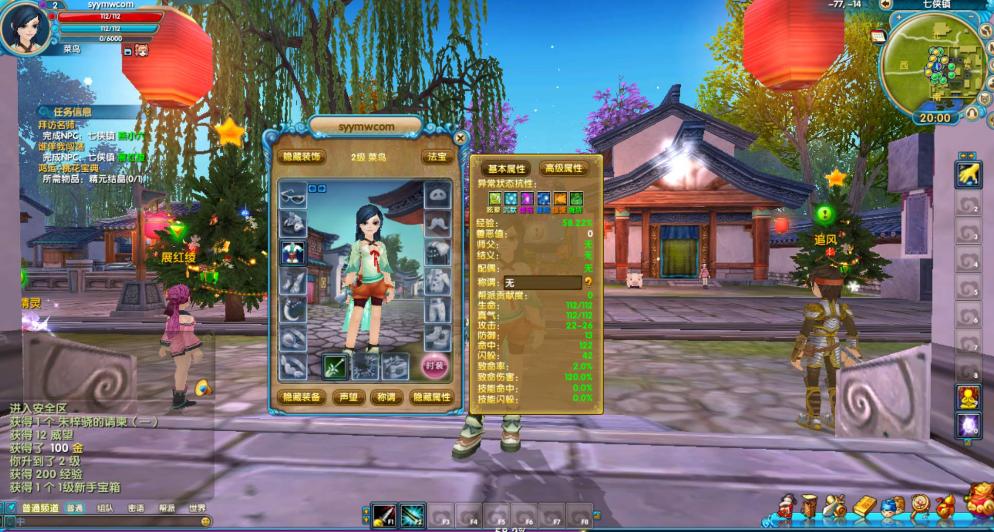Click the pink 时装 fashion button
994x532 pixels.
point(434,365)
